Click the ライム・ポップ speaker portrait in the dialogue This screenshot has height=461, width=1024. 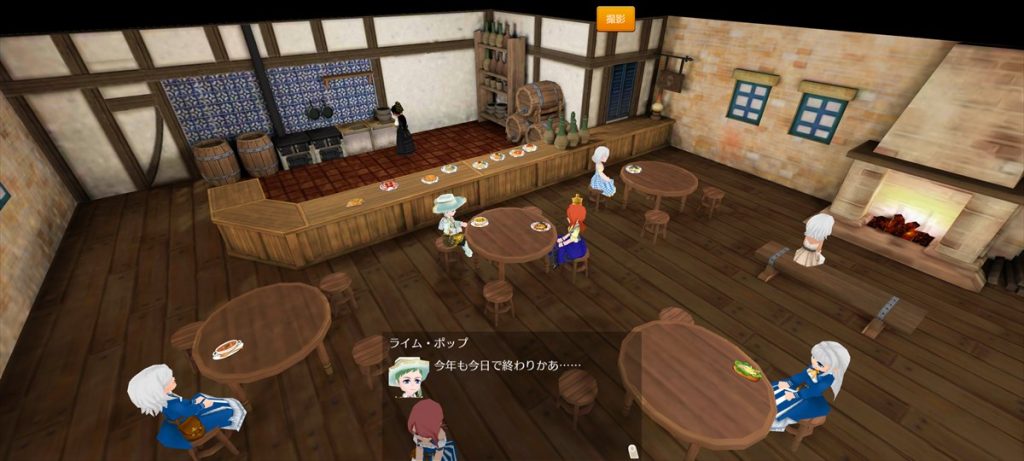[407, 376]
